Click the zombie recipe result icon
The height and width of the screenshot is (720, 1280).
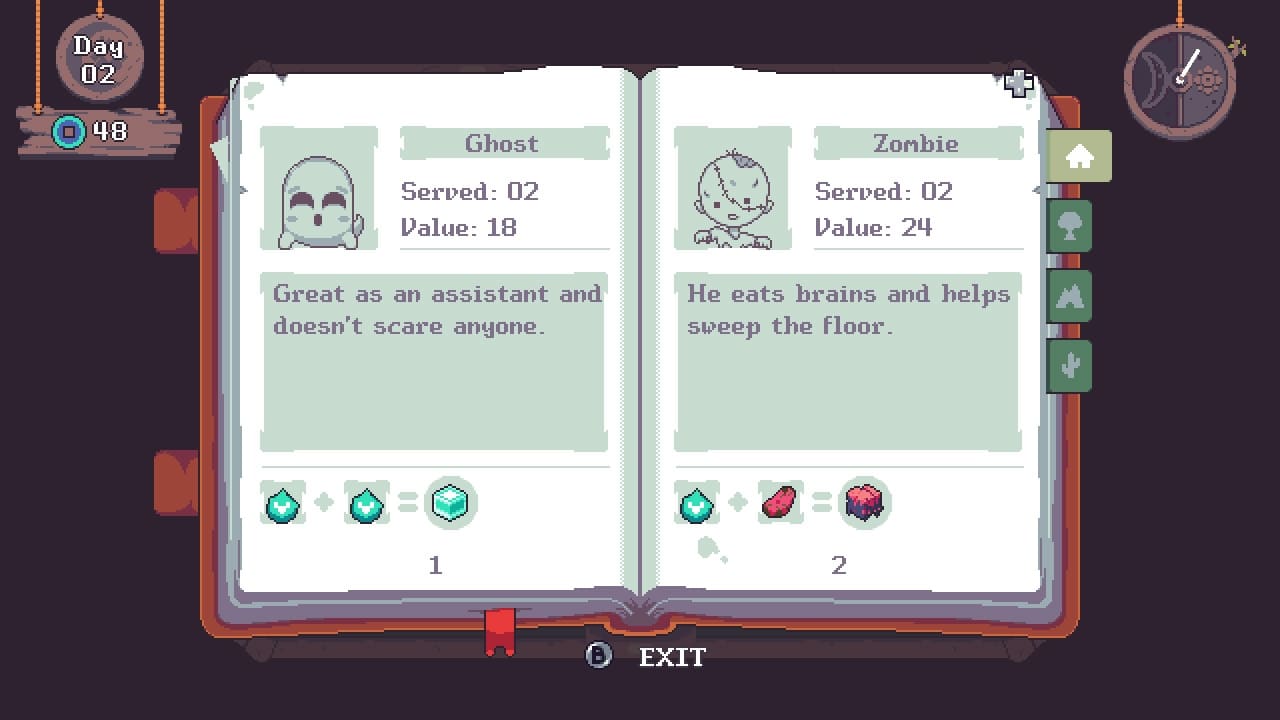tap(862, 503)
